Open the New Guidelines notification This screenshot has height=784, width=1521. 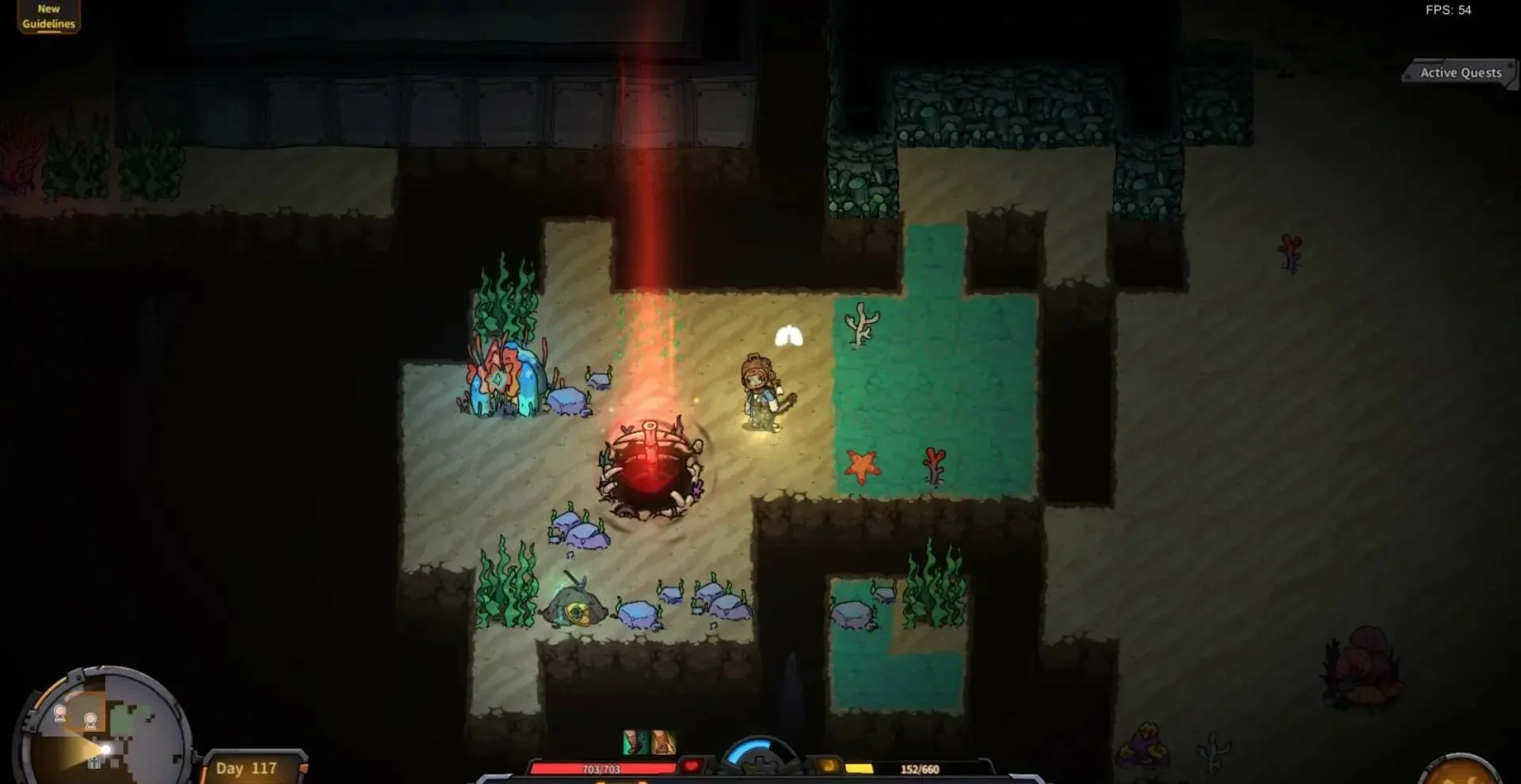pyautogui.click(x=48, y=17)
